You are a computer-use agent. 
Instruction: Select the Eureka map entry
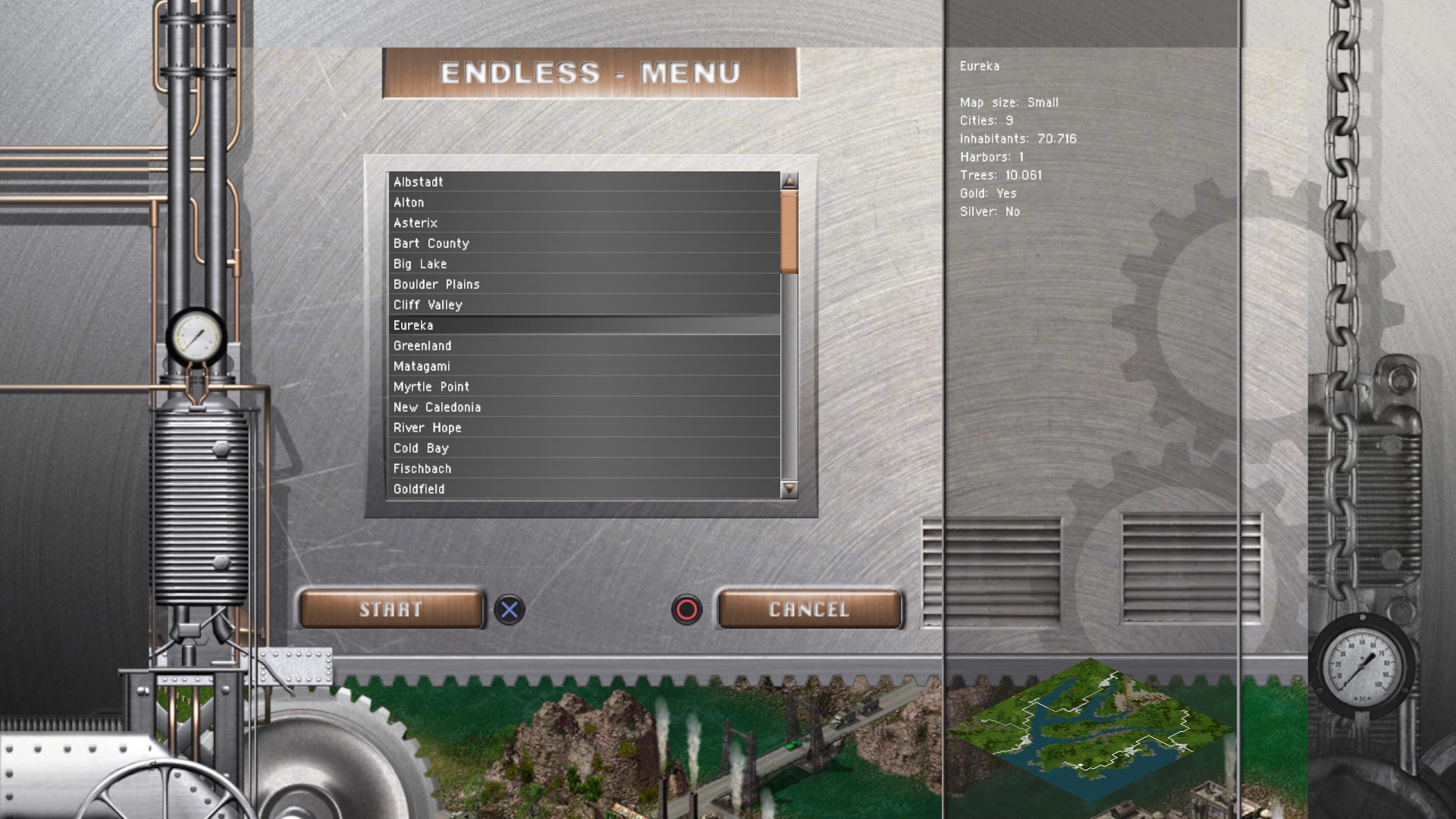531,325
